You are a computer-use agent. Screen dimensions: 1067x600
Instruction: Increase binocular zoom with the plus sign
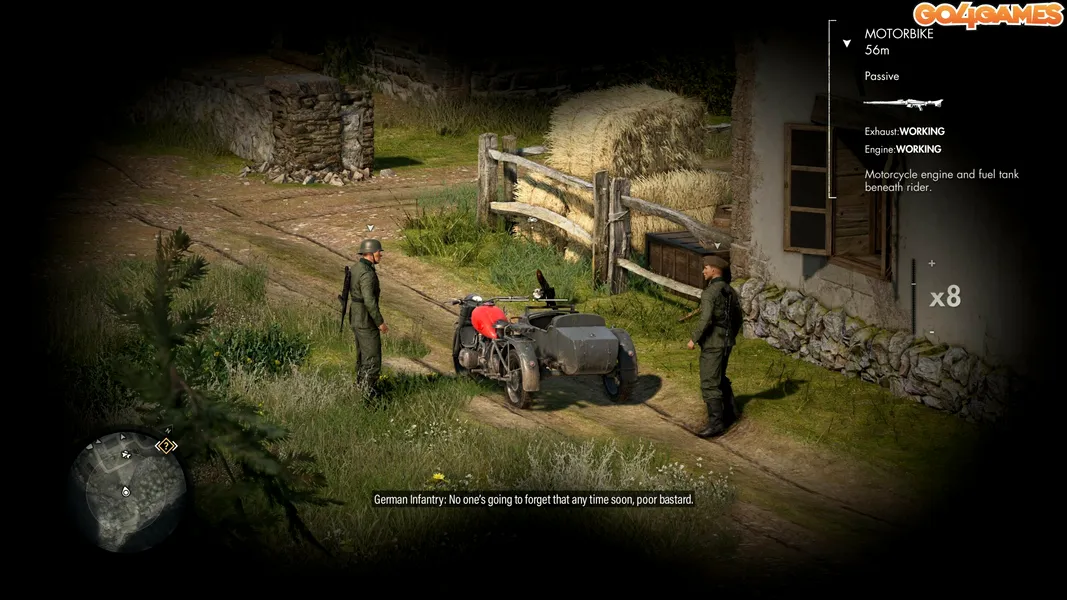tap(932, 264)
